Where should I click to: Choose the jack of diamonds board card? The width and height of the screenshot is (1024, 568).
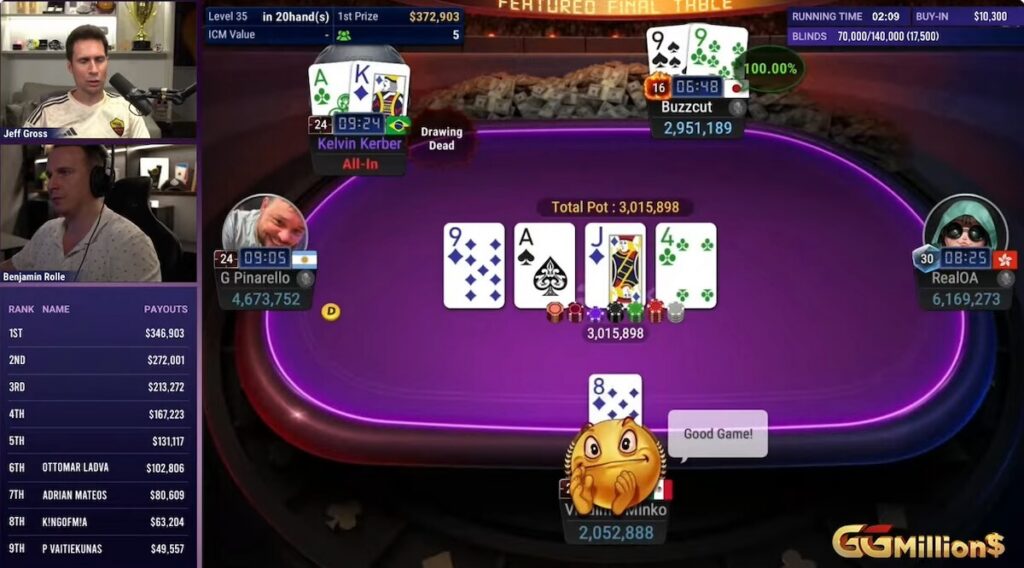click(615, 265)
